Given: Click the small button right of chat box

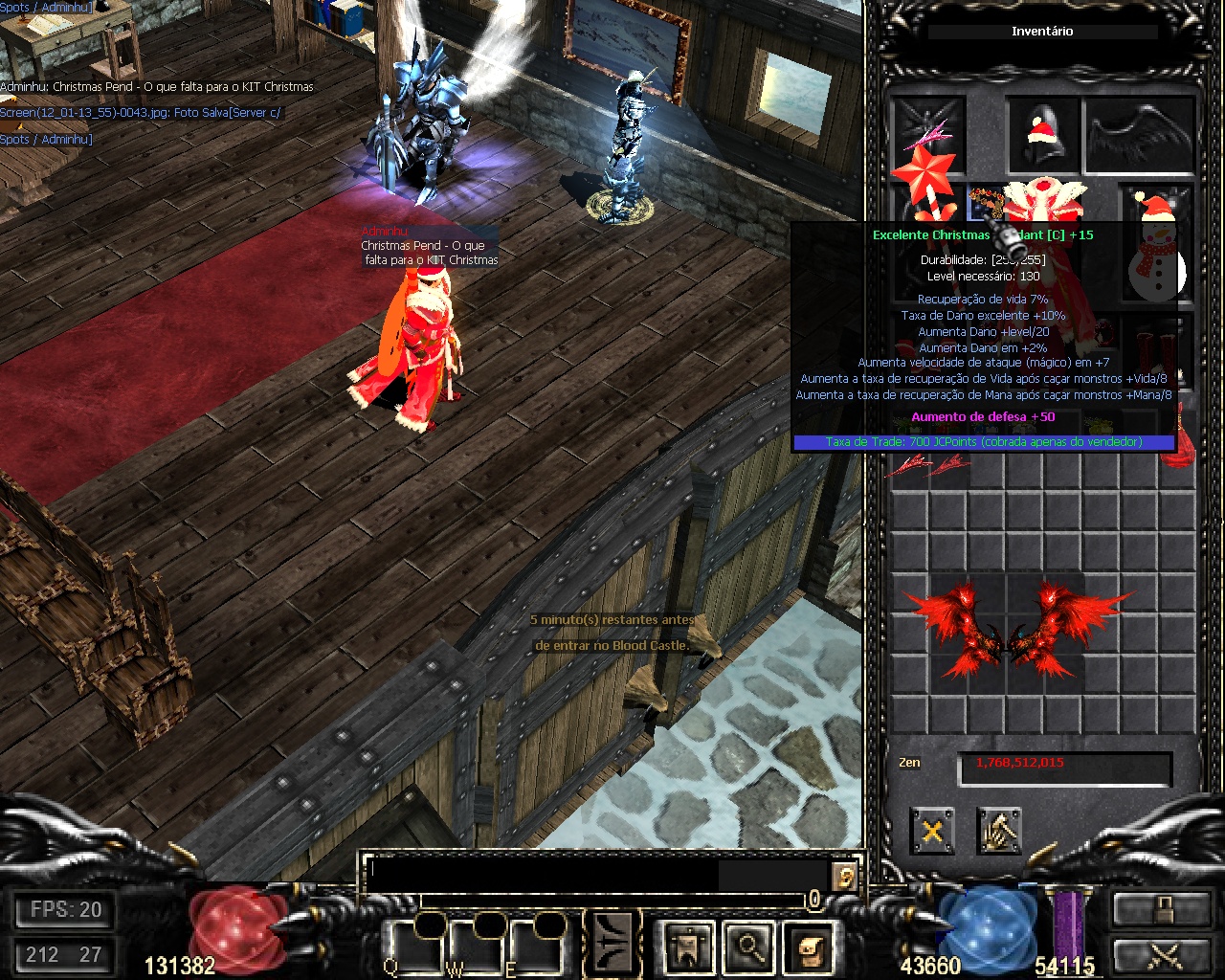Looking at the screenshot, I should click(843, 876).
